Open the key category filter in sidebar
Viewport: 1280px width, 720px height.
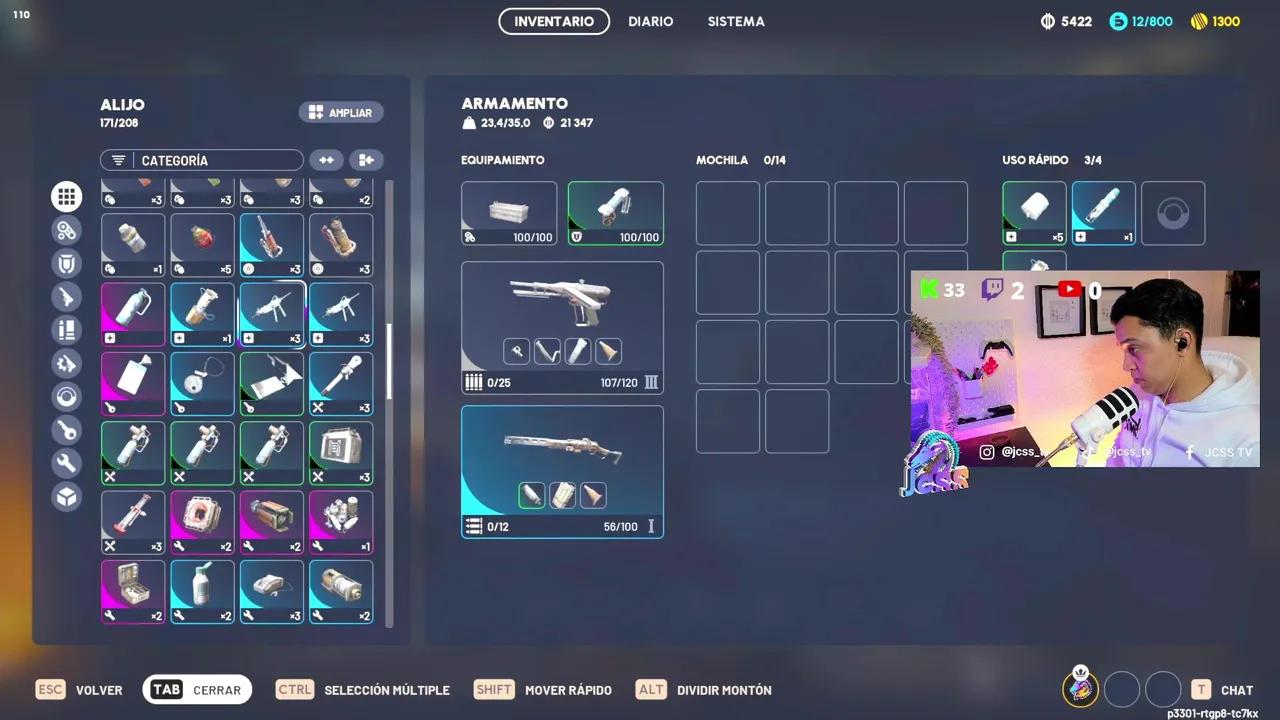click(66, 430)
